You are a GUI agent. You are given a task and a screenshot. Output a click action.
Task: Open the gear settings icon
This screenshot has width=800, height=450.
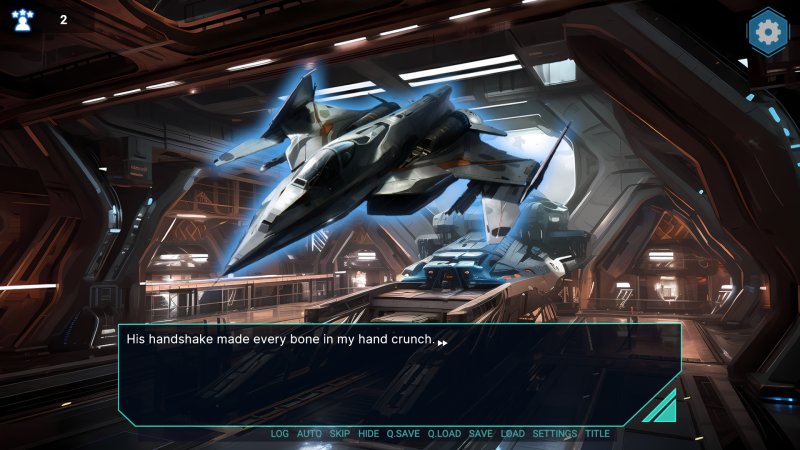pyautogui.click(x=768, y=32)
